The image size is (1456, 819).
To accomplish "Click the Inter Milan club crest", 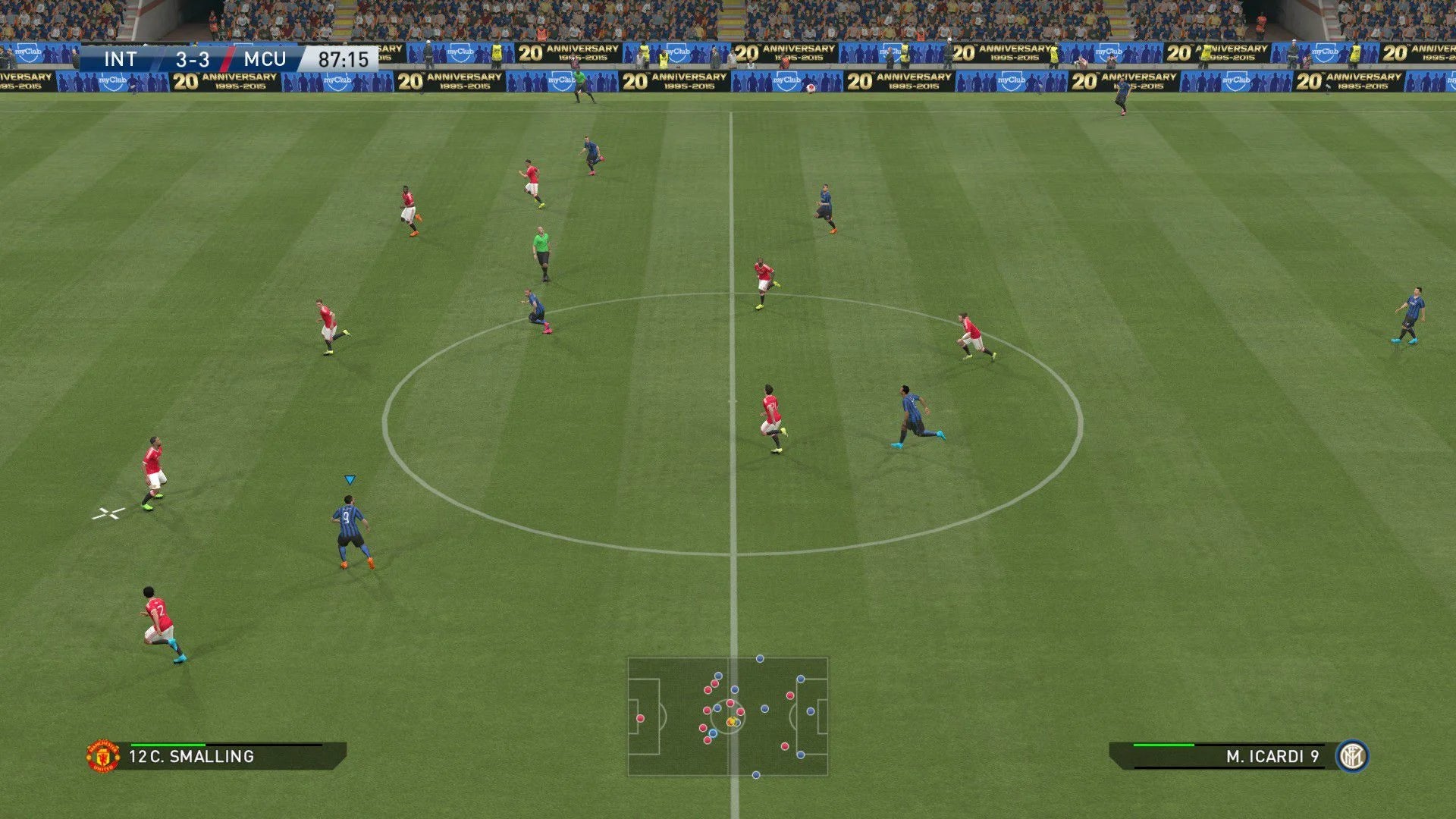I will pos(1352,756).
